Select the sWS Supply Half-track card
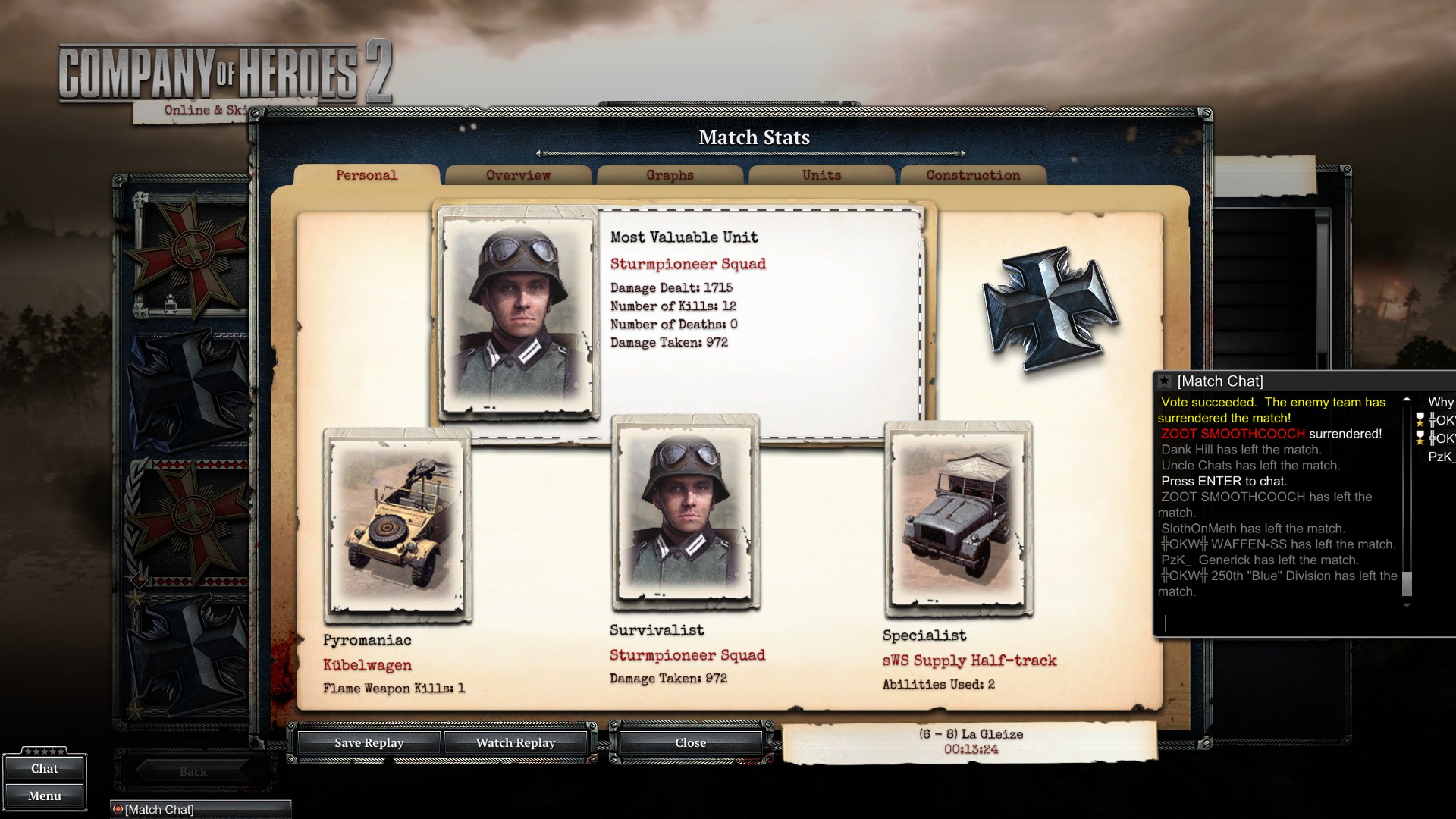This screenshot has height=819, width=1456. pos(958,519)
